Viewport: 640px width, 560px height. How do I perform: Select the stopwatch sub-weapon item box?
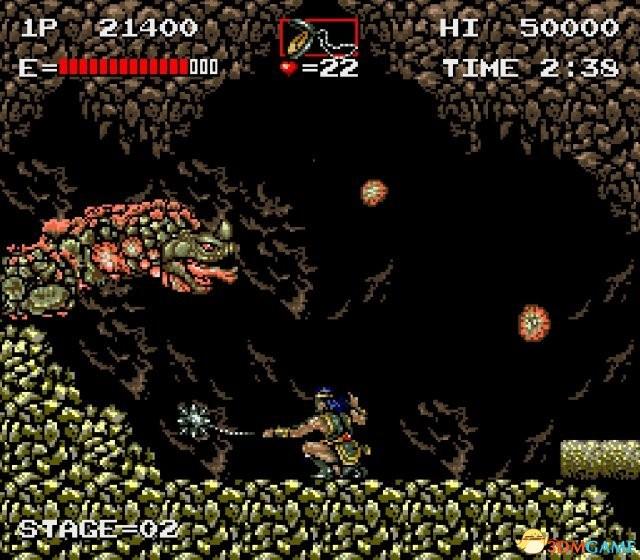pos(318,37)
